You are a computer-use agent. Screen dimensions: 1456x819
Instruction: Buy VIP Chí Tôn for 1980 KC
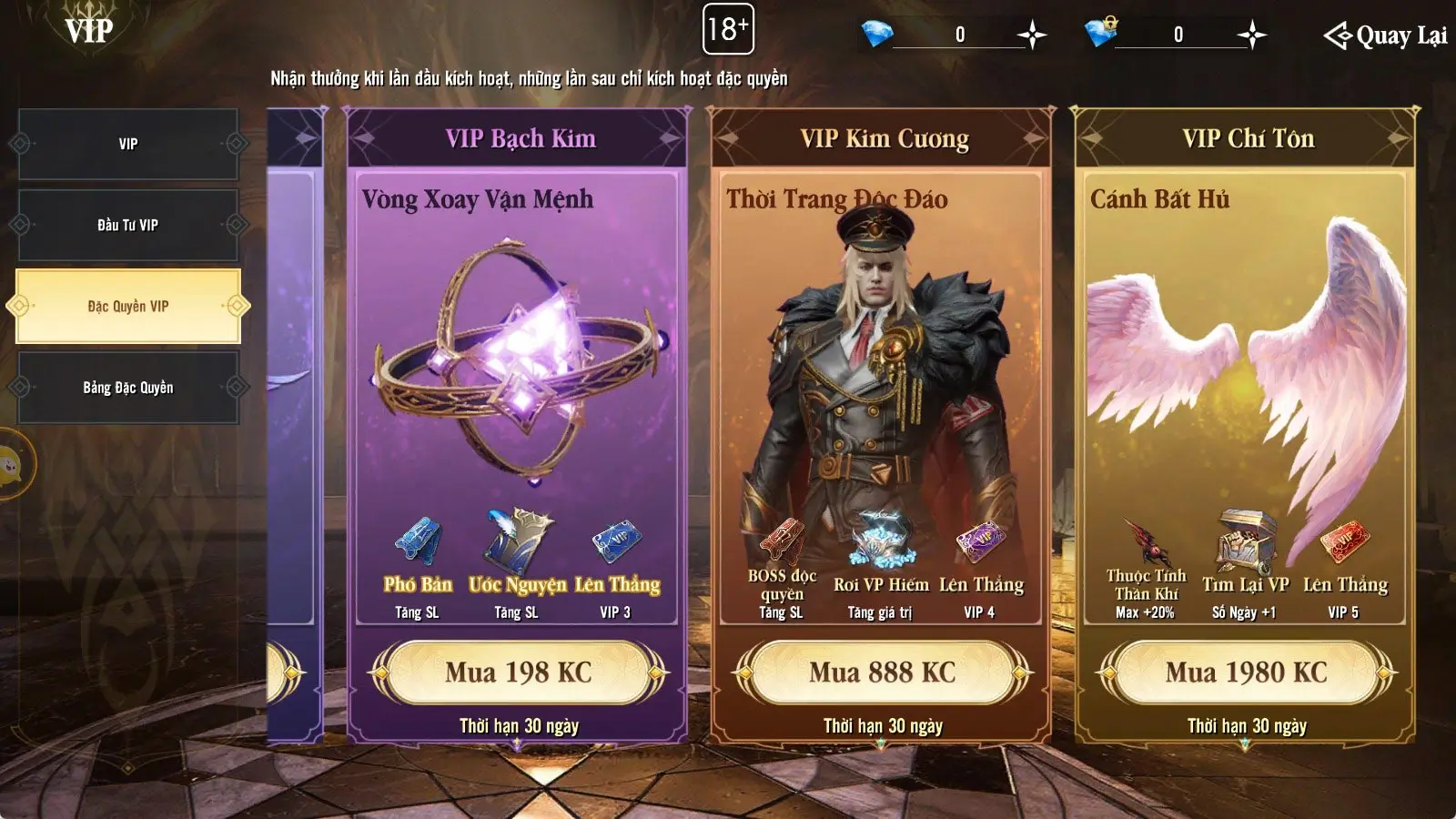click(x=1246, y=672)
